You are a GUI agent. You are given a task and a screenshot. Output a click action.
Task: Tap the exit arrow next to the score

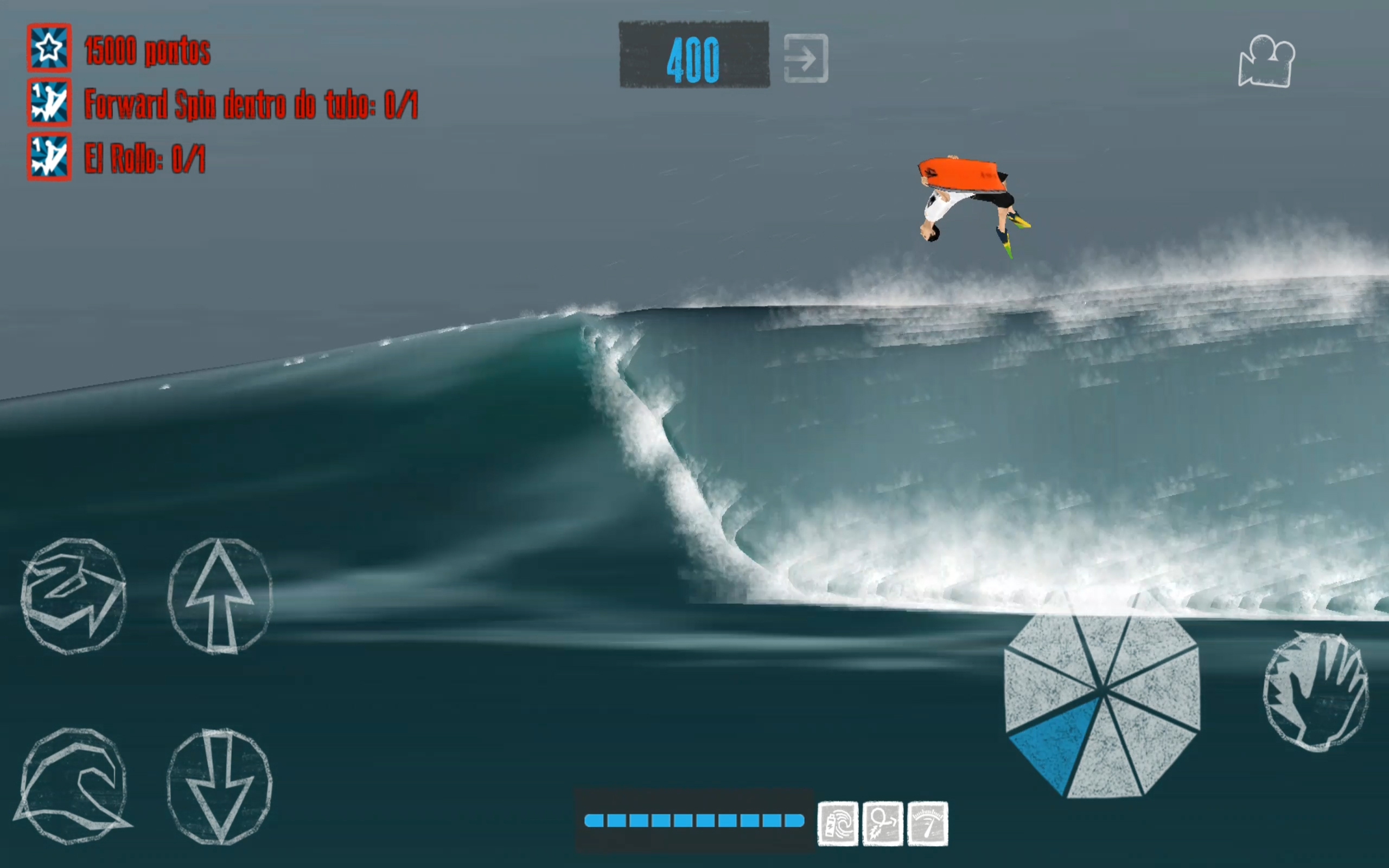point(805,58)
